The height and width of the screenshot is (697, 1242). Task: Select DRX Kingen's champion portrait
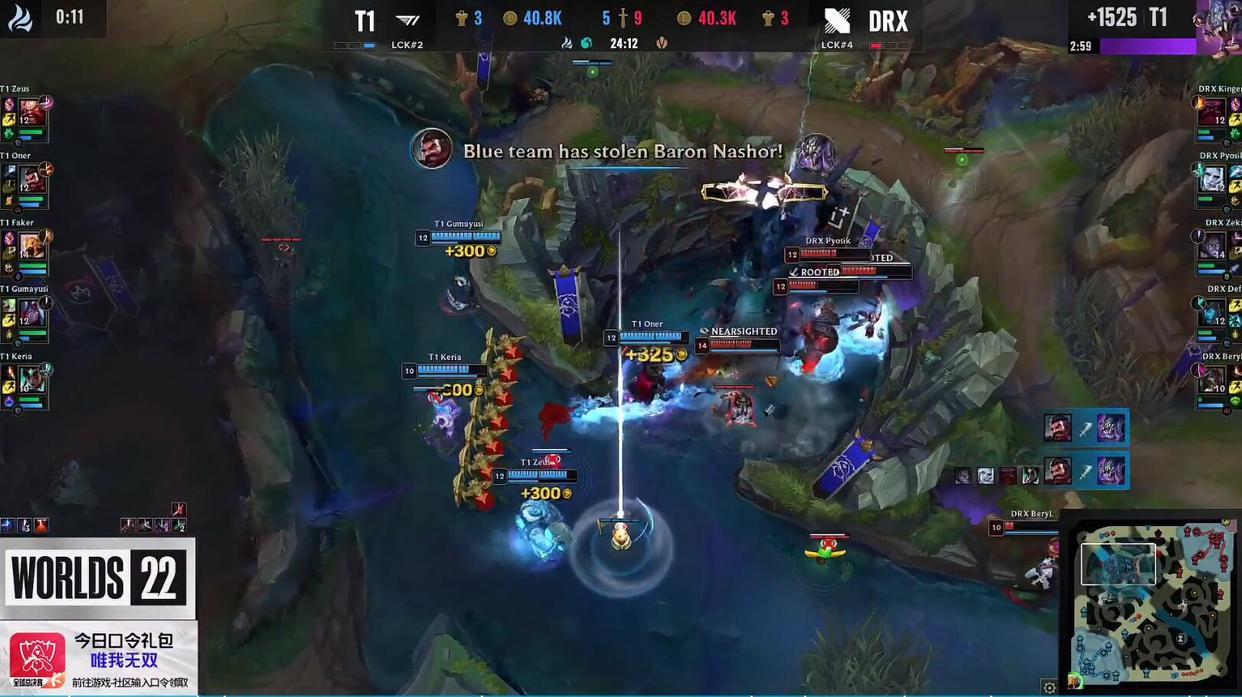pyautogui.click(x=1212, y=112)
